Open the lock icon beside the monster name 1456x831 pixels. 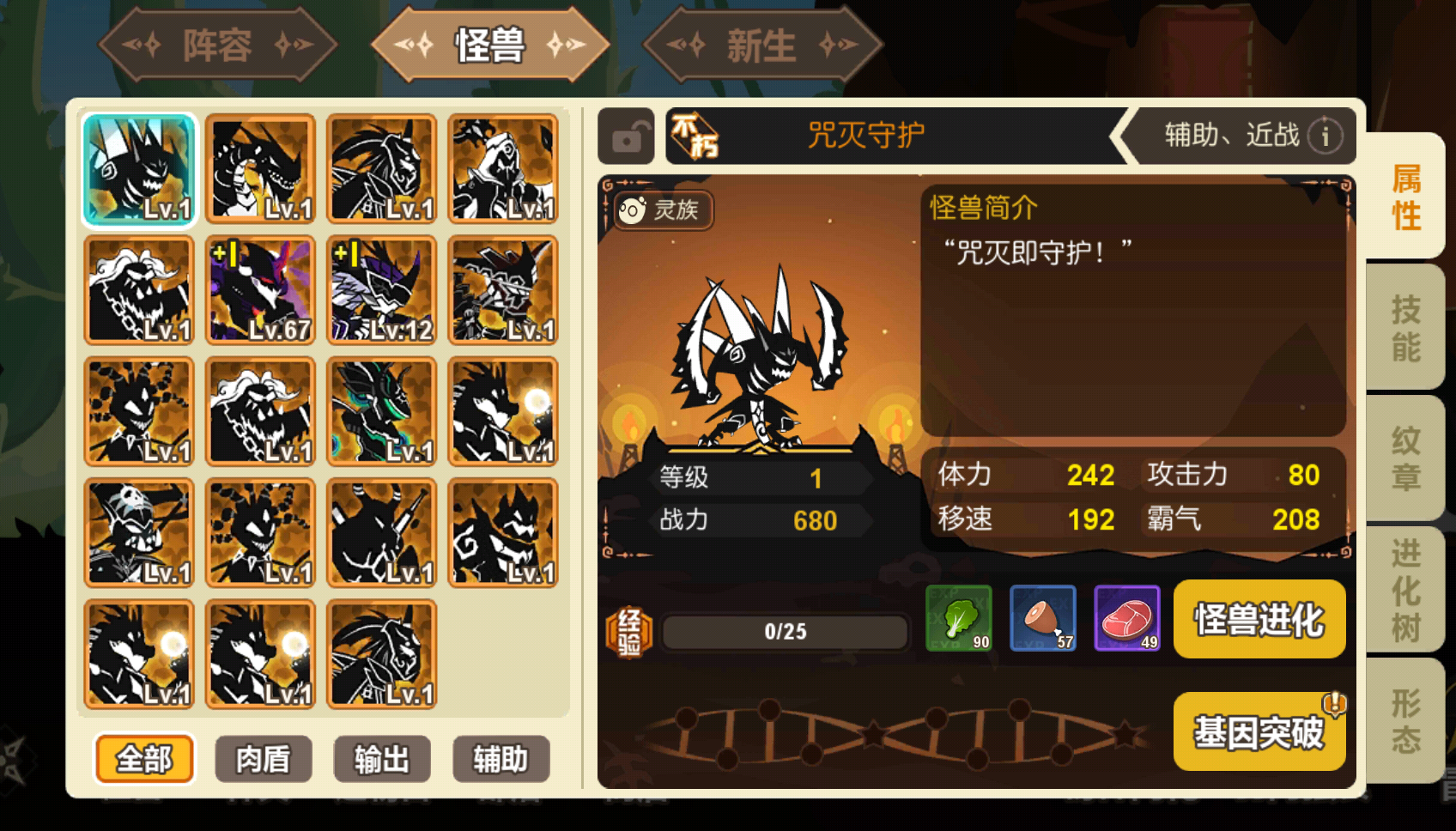pyautogui.click(x=626, y=136)
